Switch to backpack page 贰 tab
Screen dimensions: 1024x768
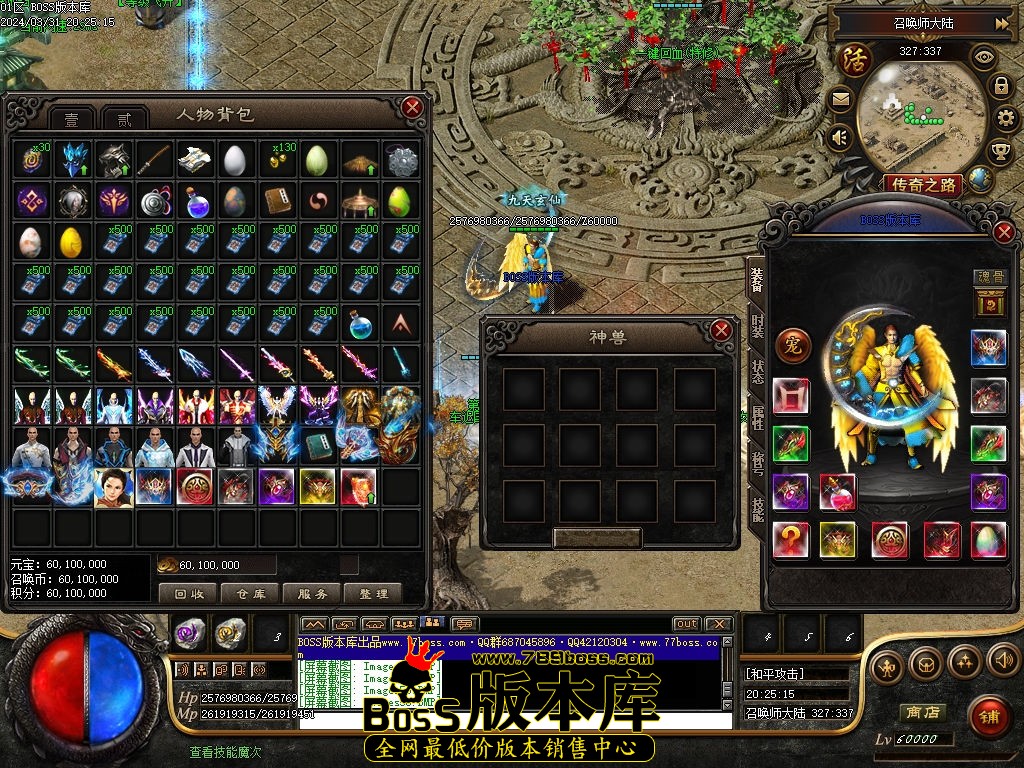pyautogui.click(x=124, y=119)
